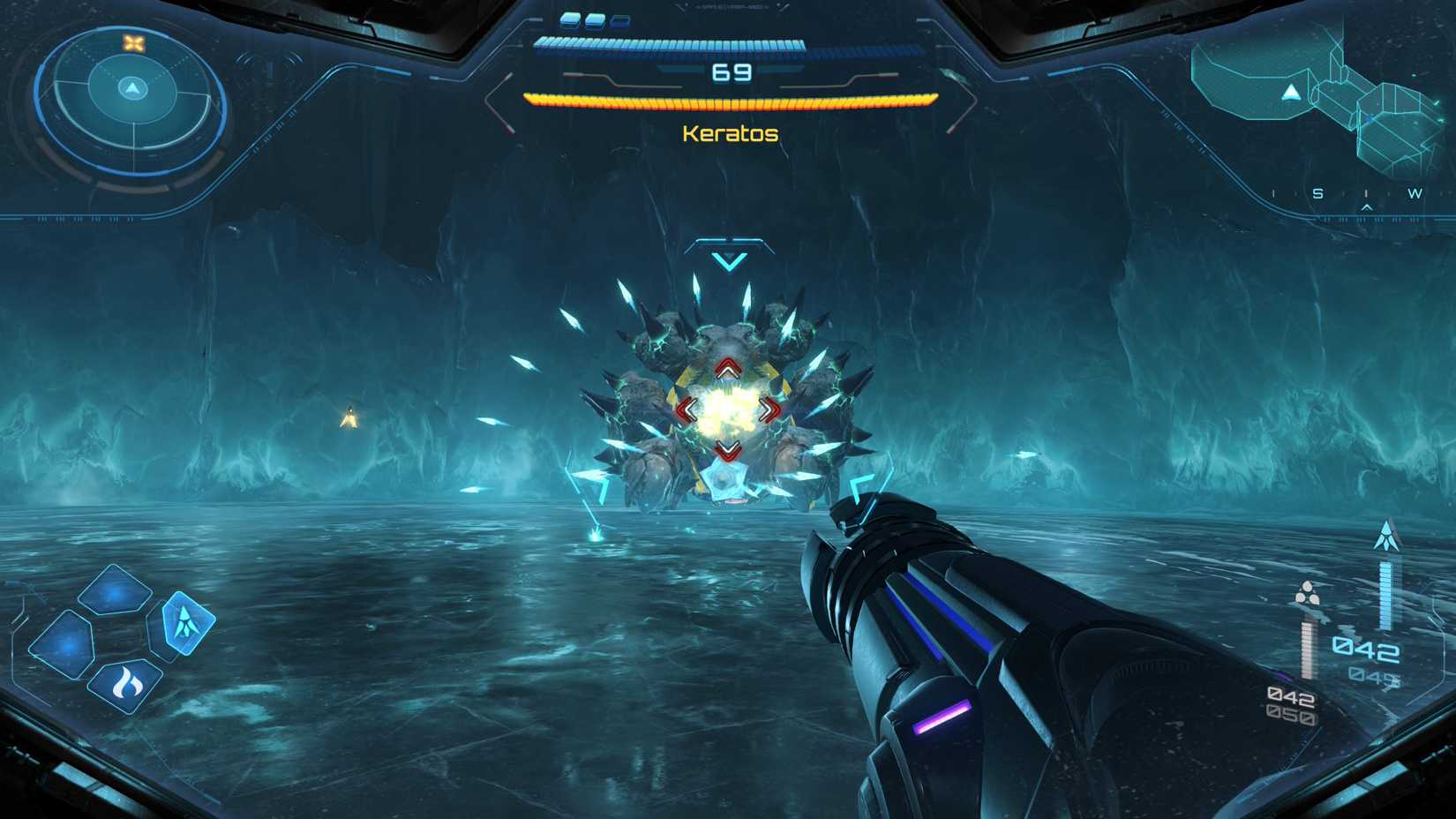Toggle the empty third energy tank block
1456x819 pixels.
621,22
